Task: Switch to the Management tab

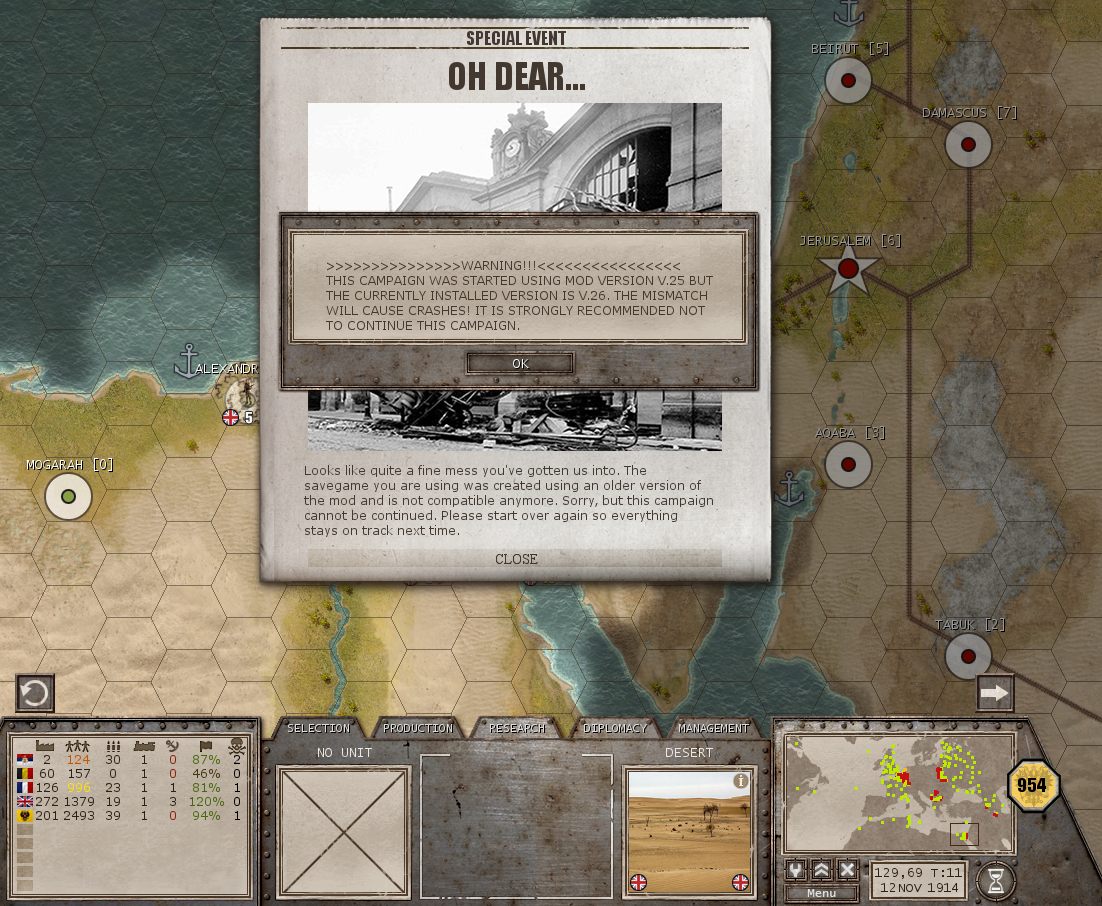Action: (x=713, y=728)
